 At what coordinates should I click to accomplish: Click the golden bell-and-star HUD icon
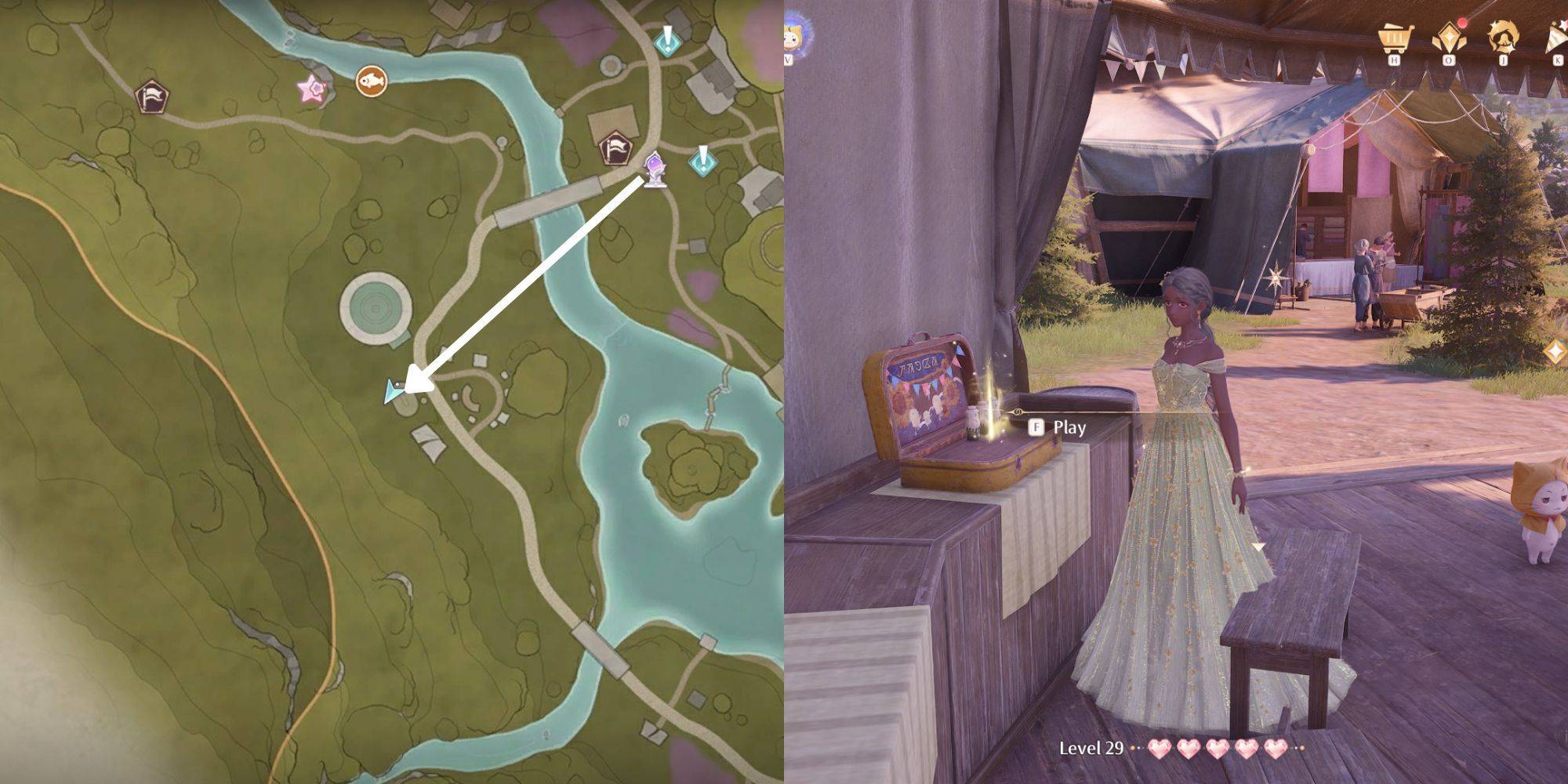(1504, 38)
